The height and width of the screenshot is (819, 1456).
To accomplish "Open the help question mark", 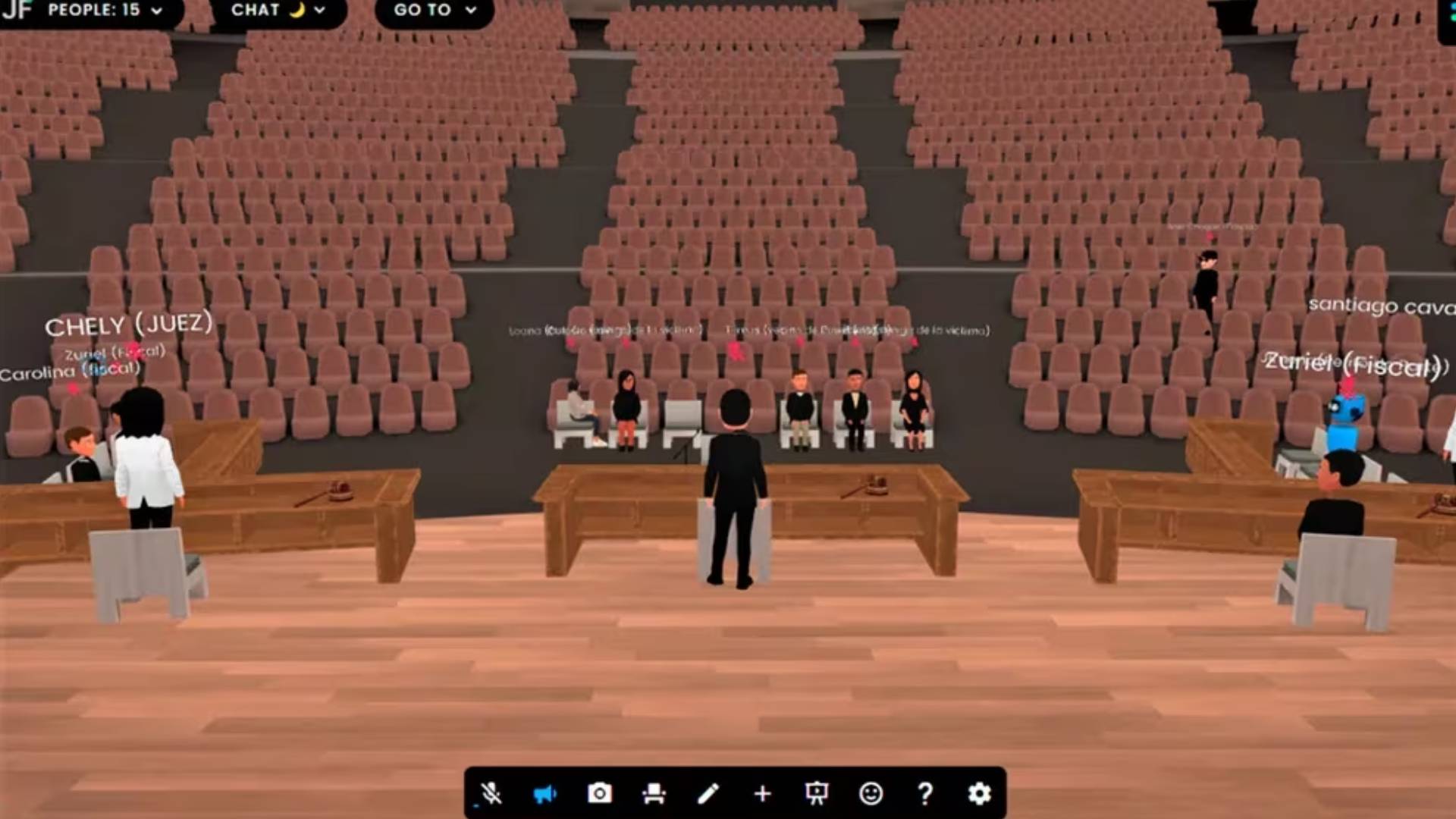I will 925,793.
